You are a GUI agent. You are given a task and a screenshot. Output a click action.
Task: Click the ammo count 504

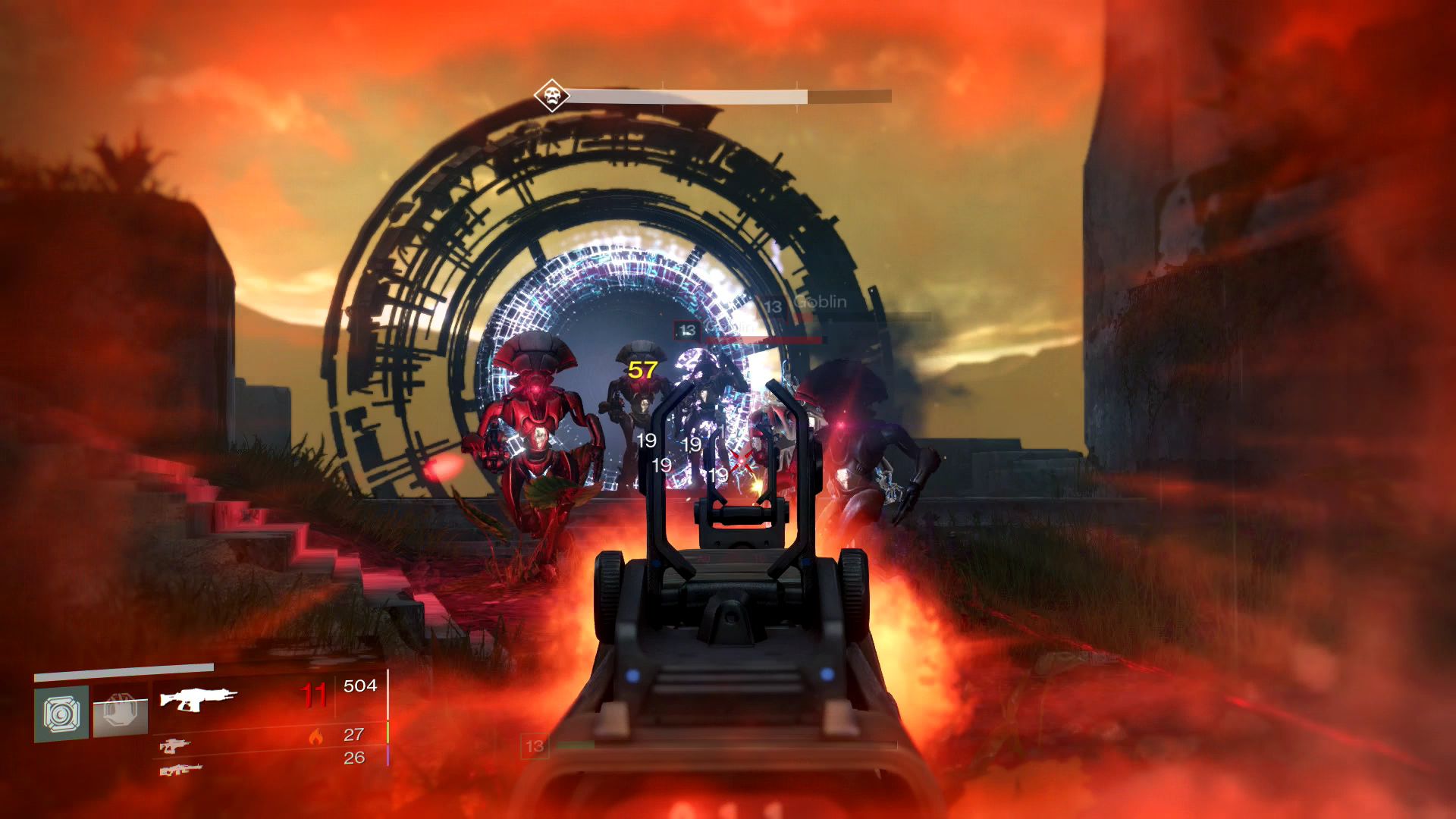pos(360,686)
